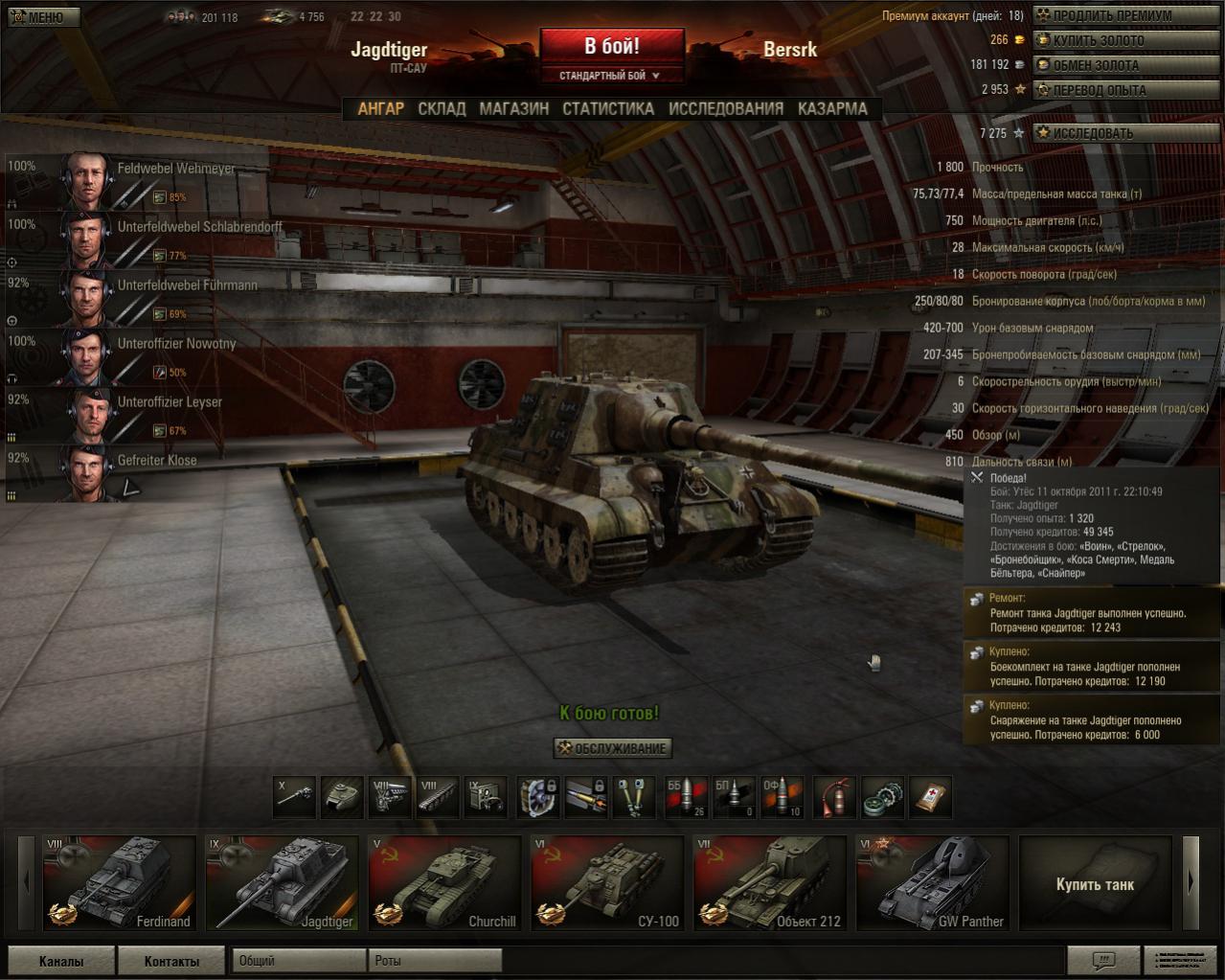Click the Купить танк slot

[x=1095, y=883]
